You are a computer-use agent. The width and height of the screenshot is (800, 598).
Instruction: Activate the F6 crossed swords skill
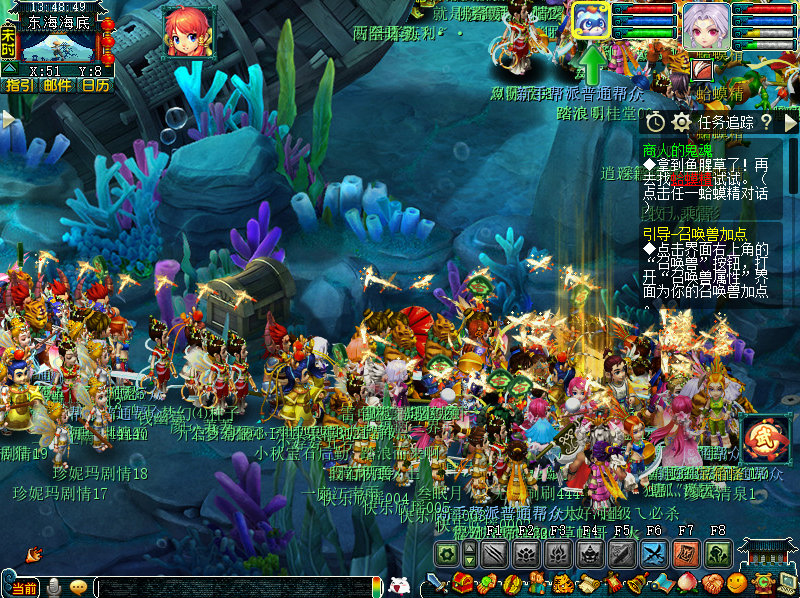point(654,554)
